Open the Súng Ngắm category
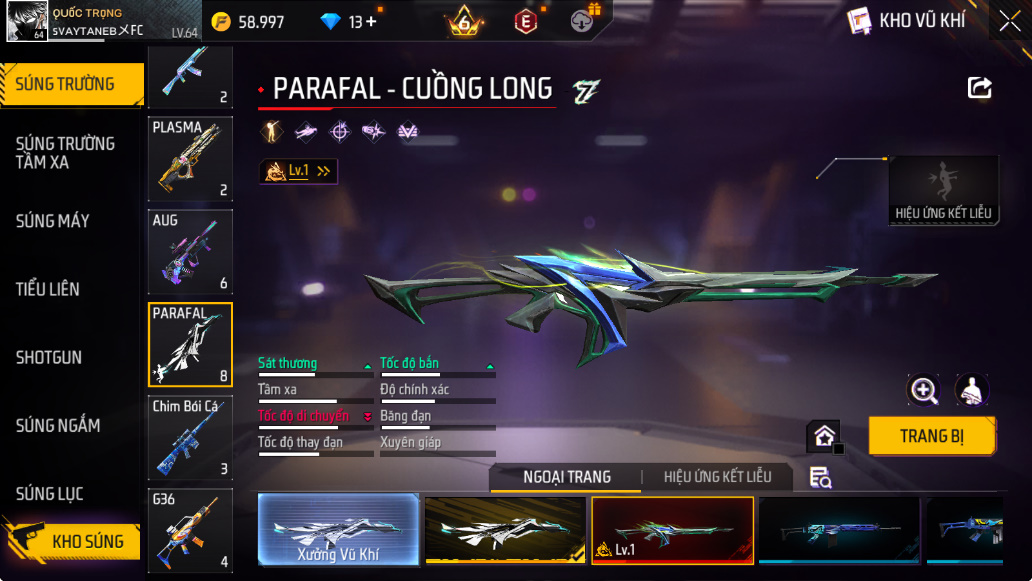Viewport: 1032px width, 581px height. coord(58,425)
